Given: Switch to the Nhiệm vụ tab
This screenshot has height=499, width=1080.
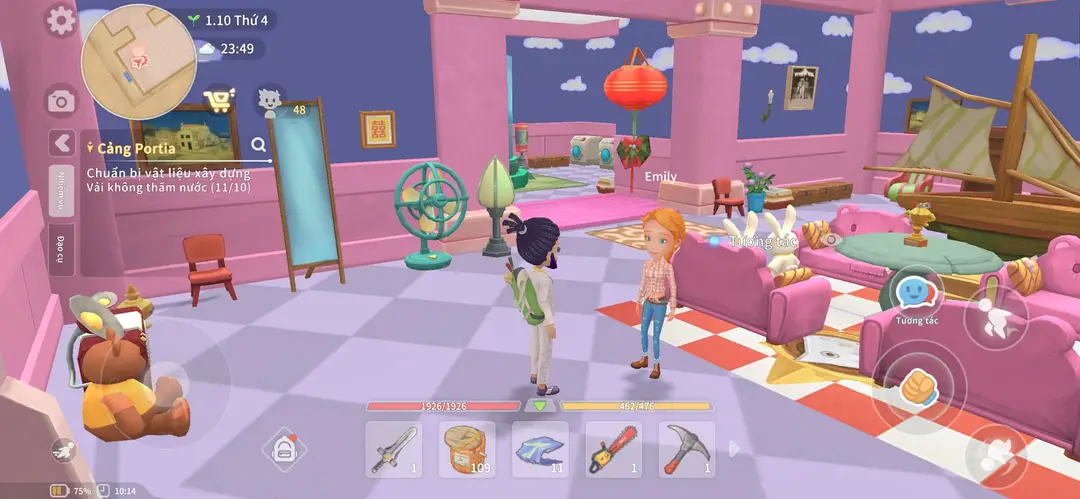Looking at the screenshot, I should [62, 190].
